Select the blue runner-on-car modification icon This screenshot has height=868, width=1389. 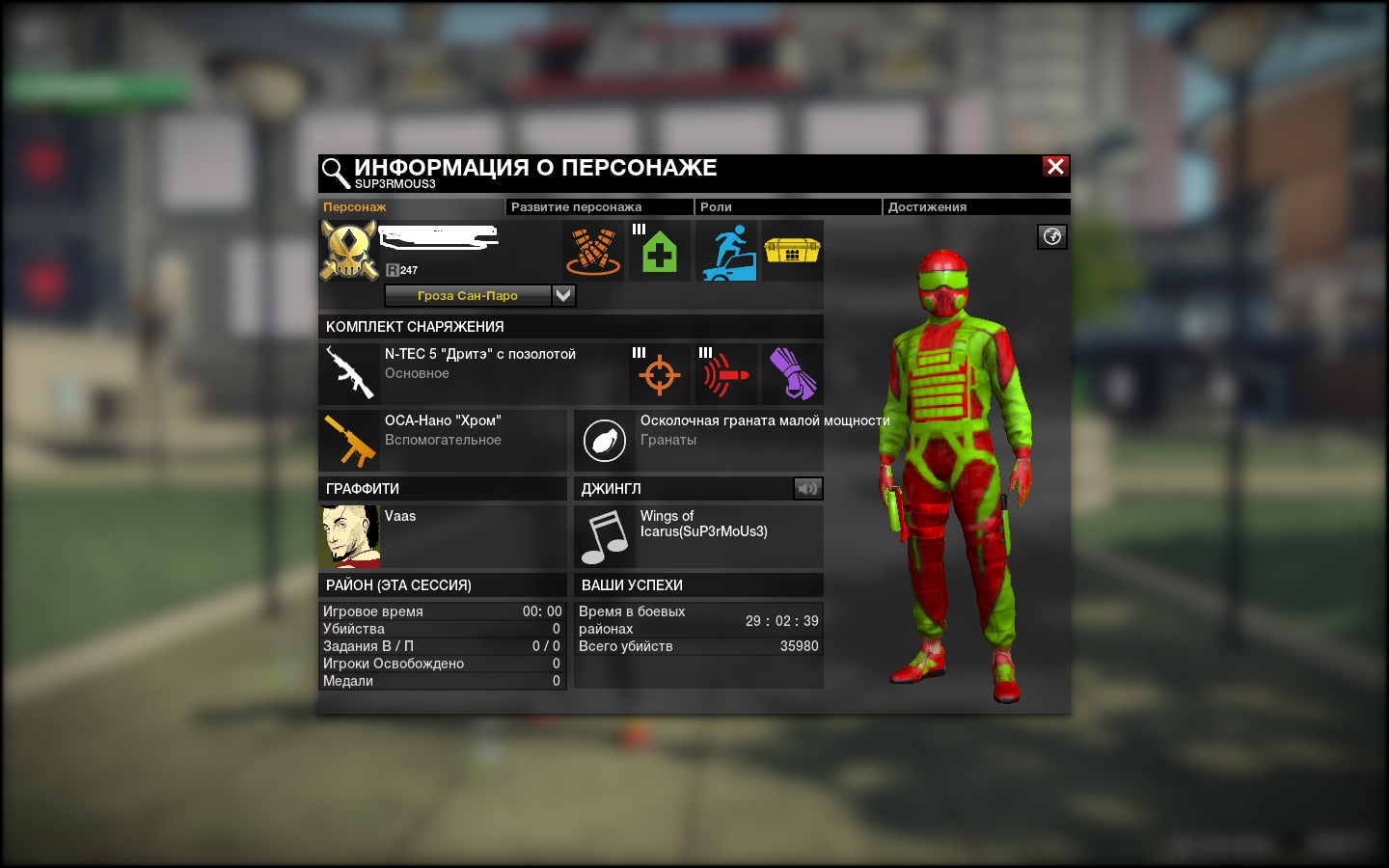click(728, 251)
